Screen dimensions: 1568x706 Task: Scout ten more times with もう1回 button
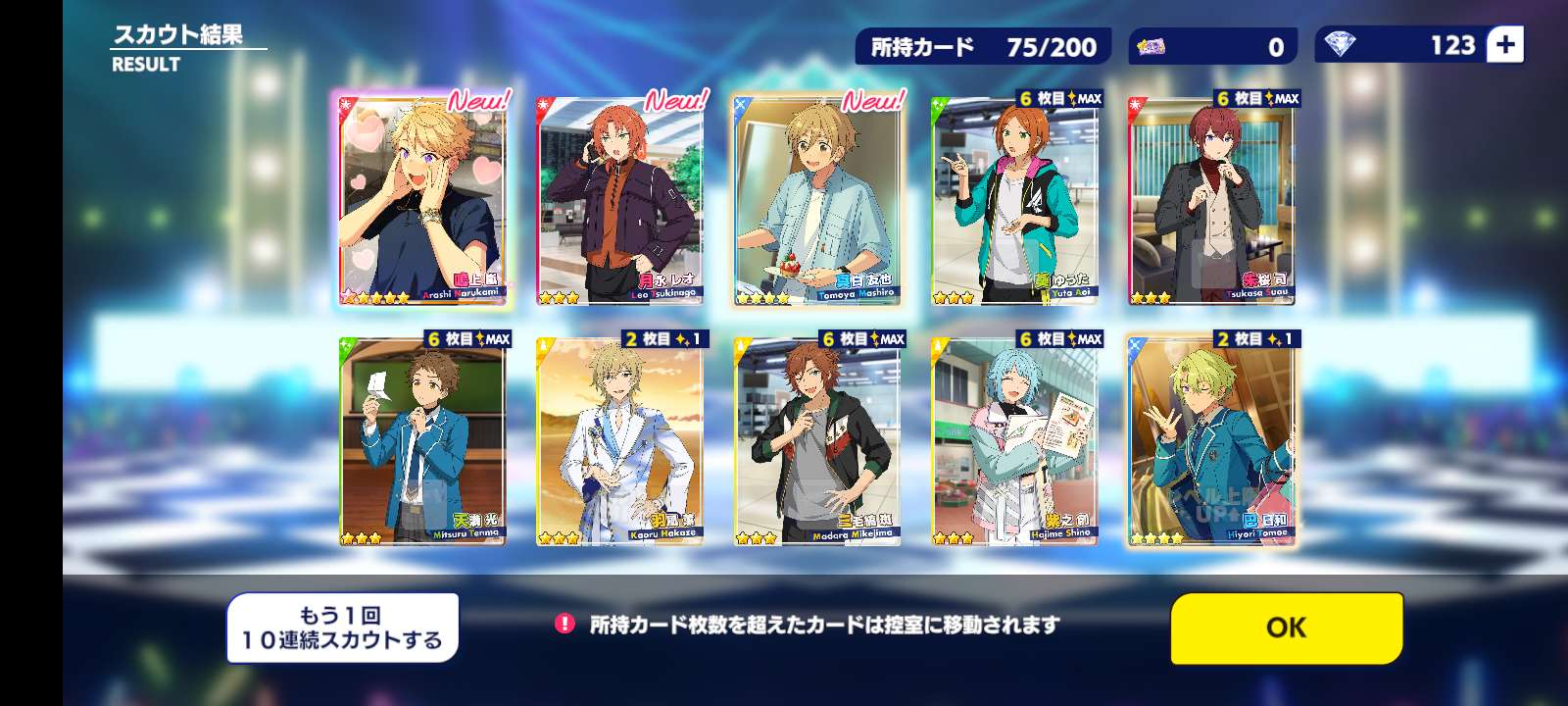(342, 628)
